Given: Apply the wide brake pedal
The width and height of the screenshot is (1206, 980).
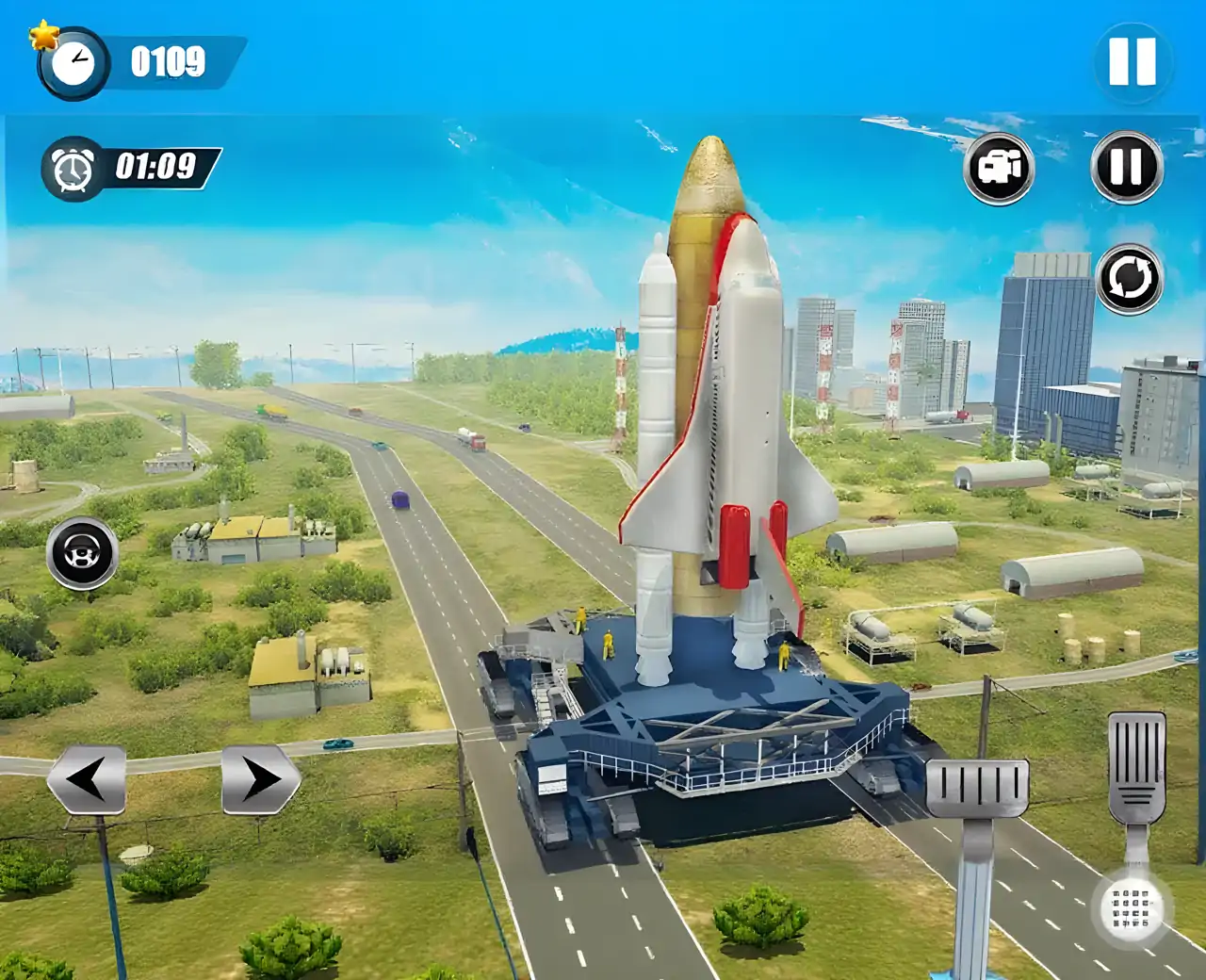Looking at the screenshot, I should pyautogui.click(x=977, y=788).
